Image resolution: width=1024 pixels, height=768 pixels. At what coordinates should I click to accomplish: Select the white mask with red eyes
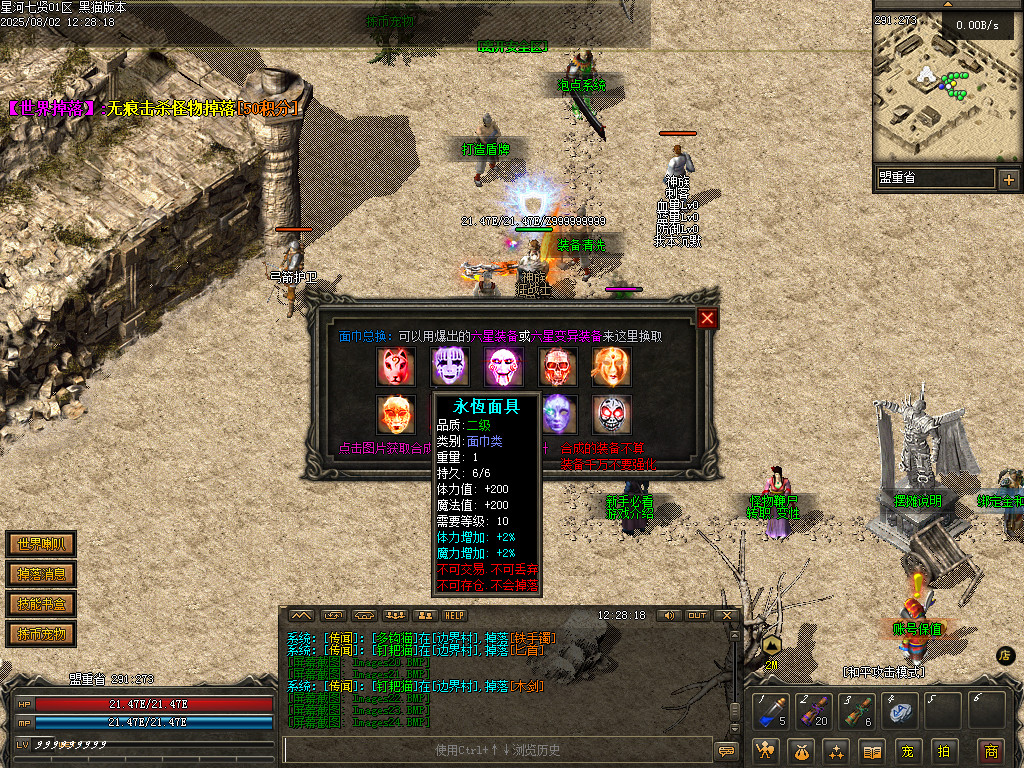pyautogui.click(x=612, y=414)
